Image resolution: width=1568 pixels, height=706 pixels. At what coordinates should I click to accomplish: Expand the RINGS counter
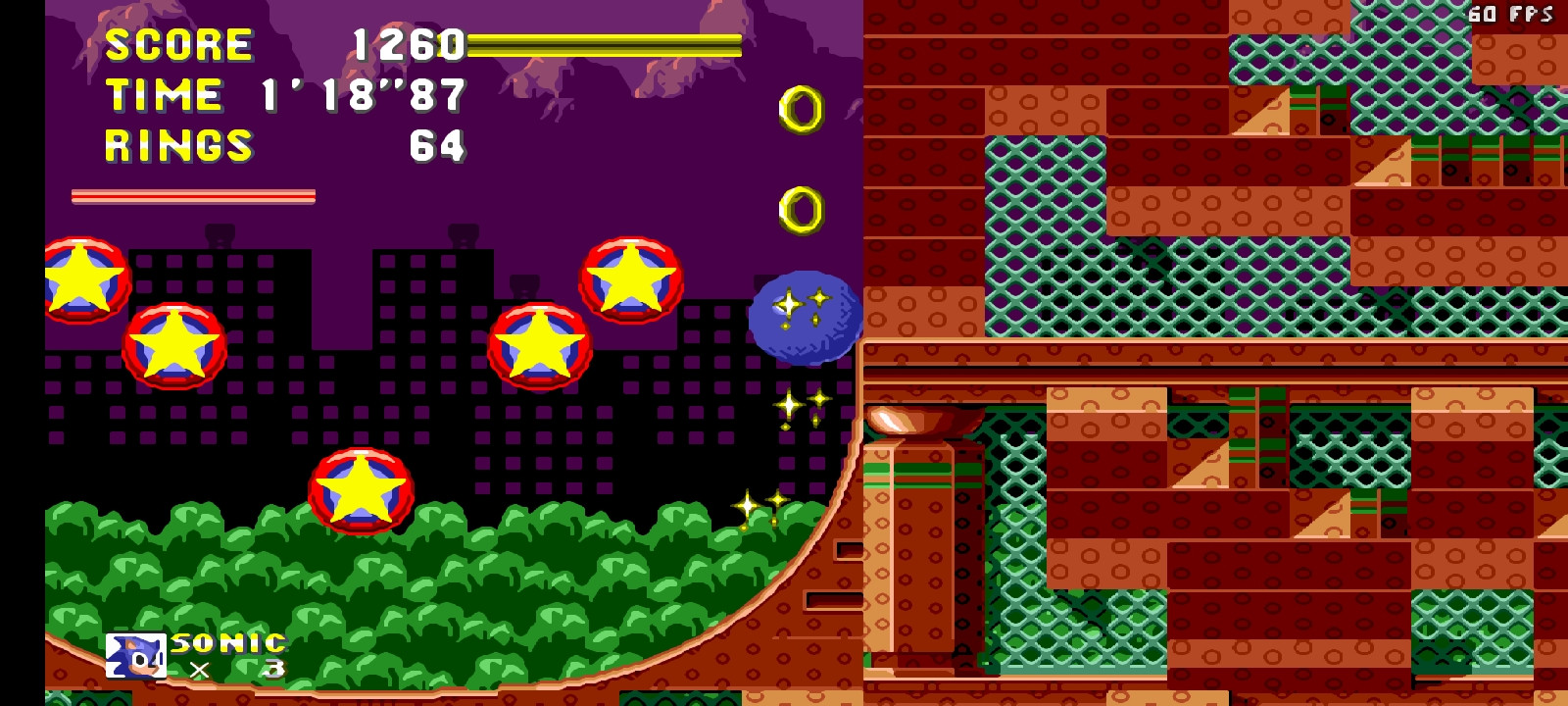pos(176,146)
